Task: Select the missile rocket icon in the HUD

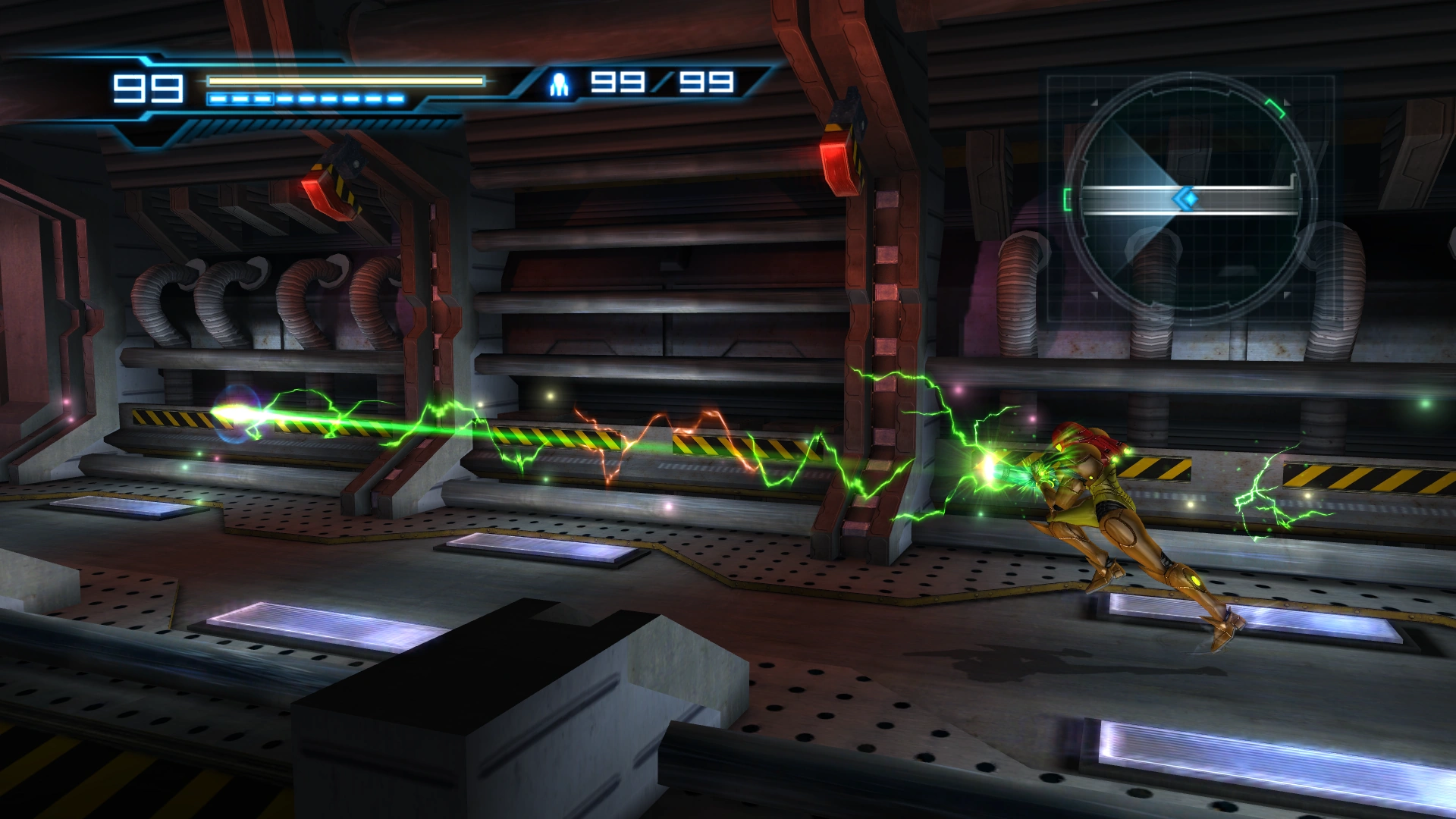Action: tap(559, 83)
